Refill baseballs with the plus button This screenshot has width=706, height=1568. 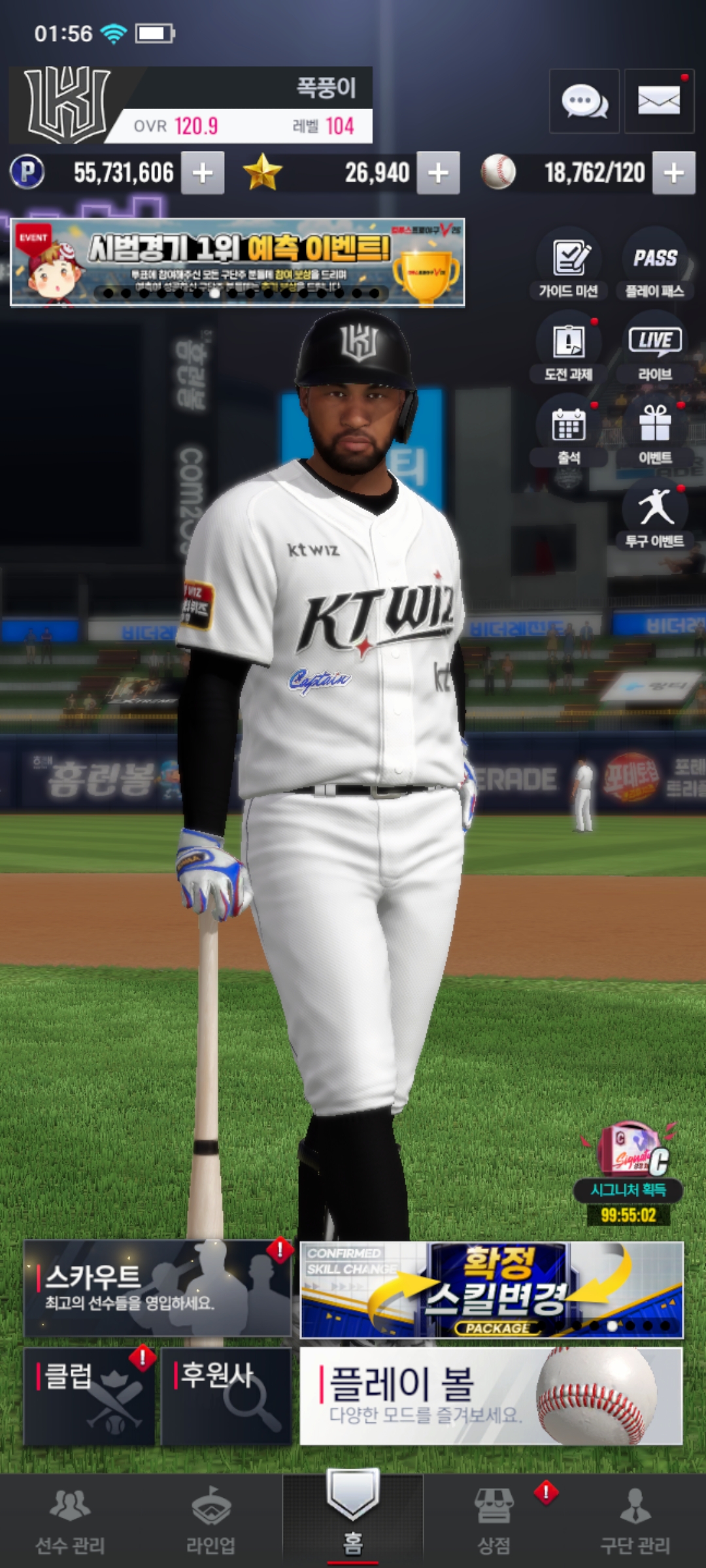673,173
